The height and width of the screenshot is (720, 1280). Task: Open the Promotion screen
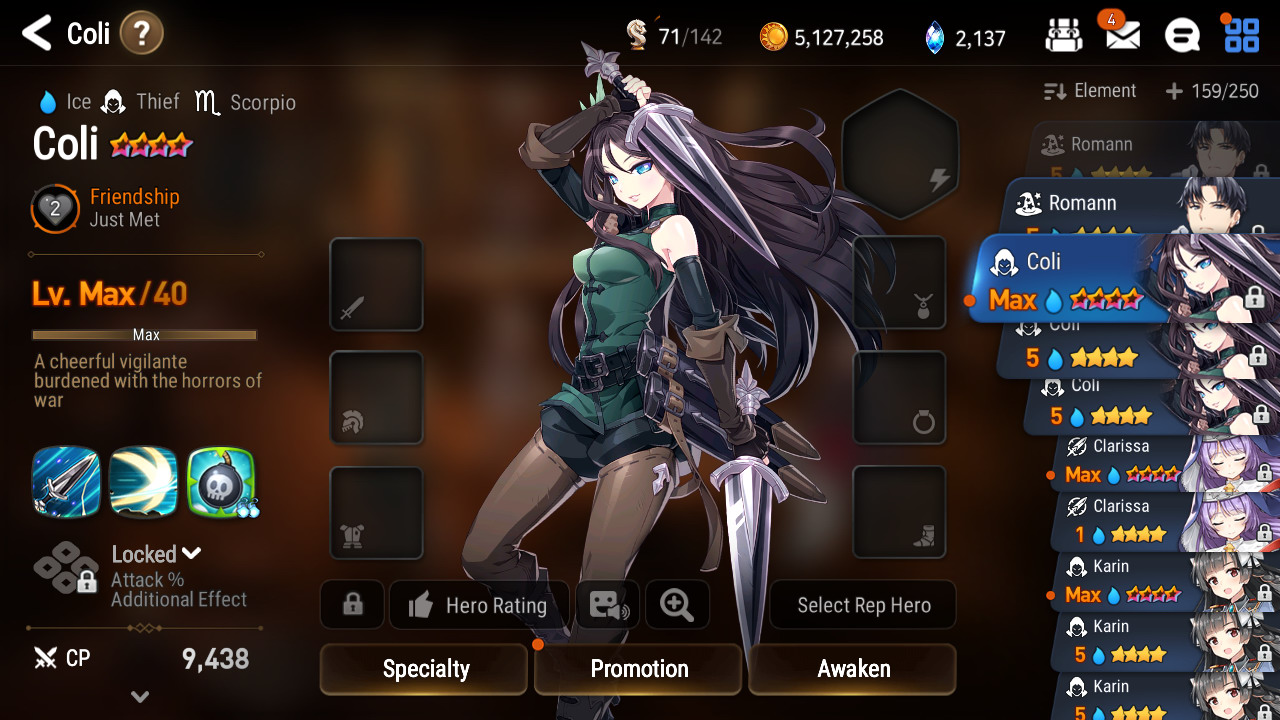pyautogui.click(x=639, y=669)
